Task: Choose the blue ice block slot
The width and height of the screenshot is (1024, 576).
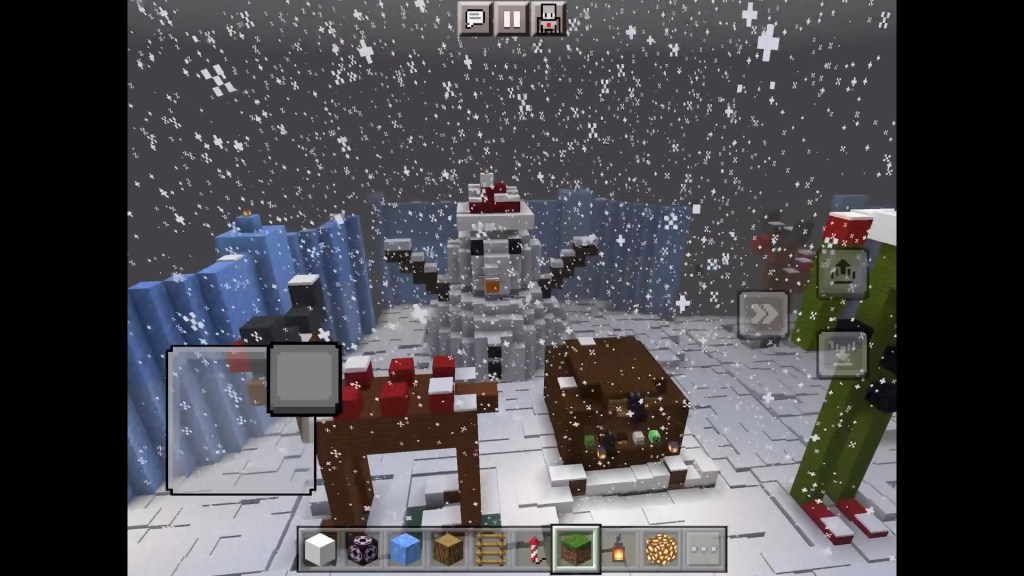Action: [x=404, y=549]
